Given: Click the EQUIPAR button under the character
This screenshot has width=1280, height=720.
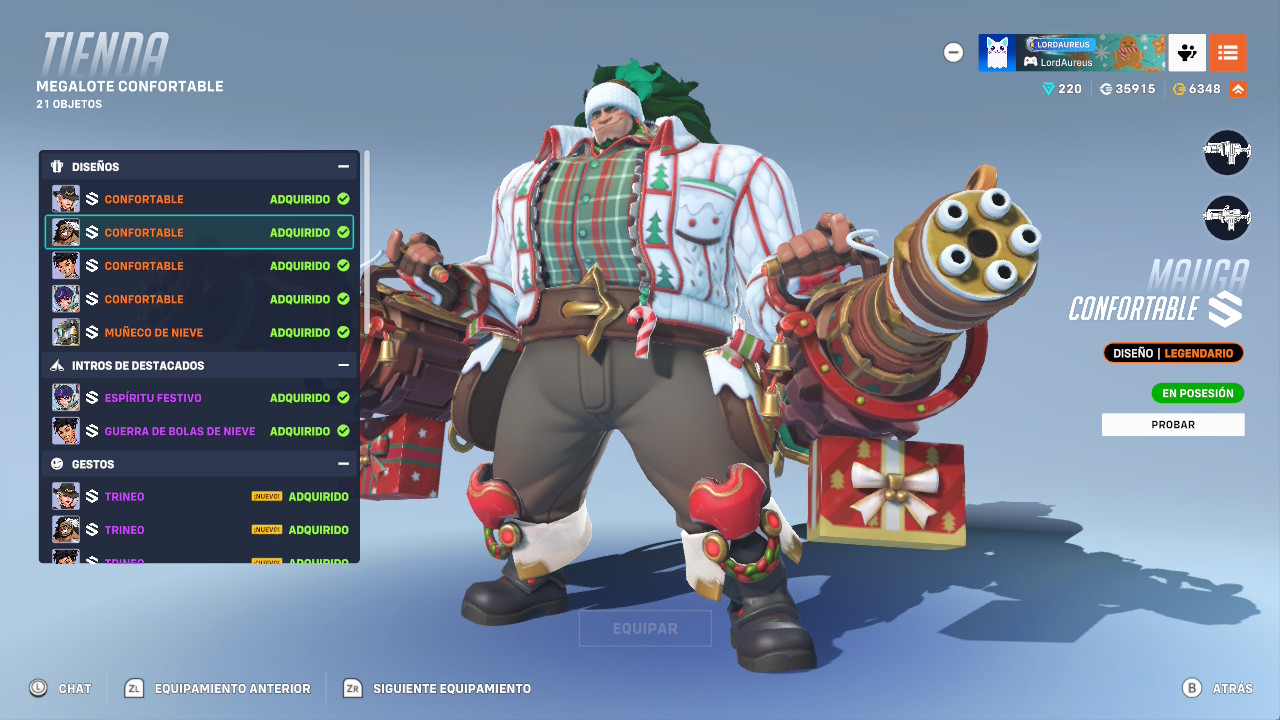Looking at the screenshot, I should click(x=644, y=628).
